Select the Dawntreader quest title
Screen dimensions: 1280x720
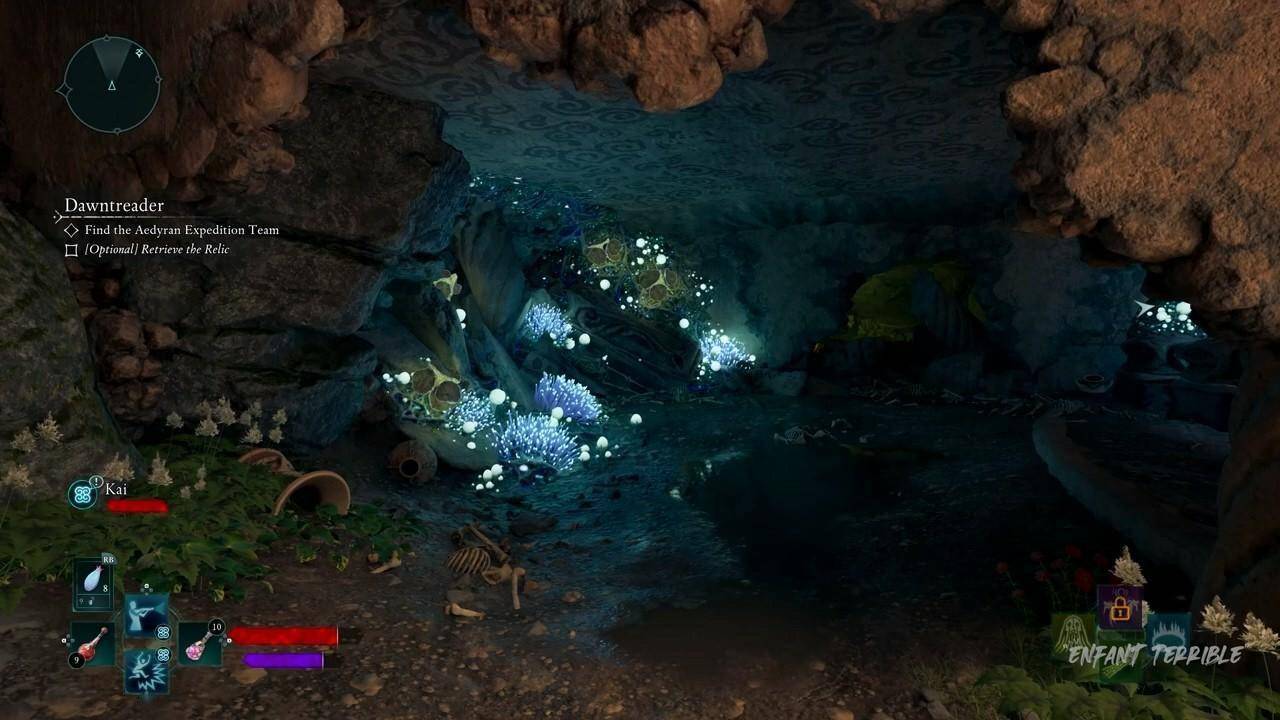[114, 206]
